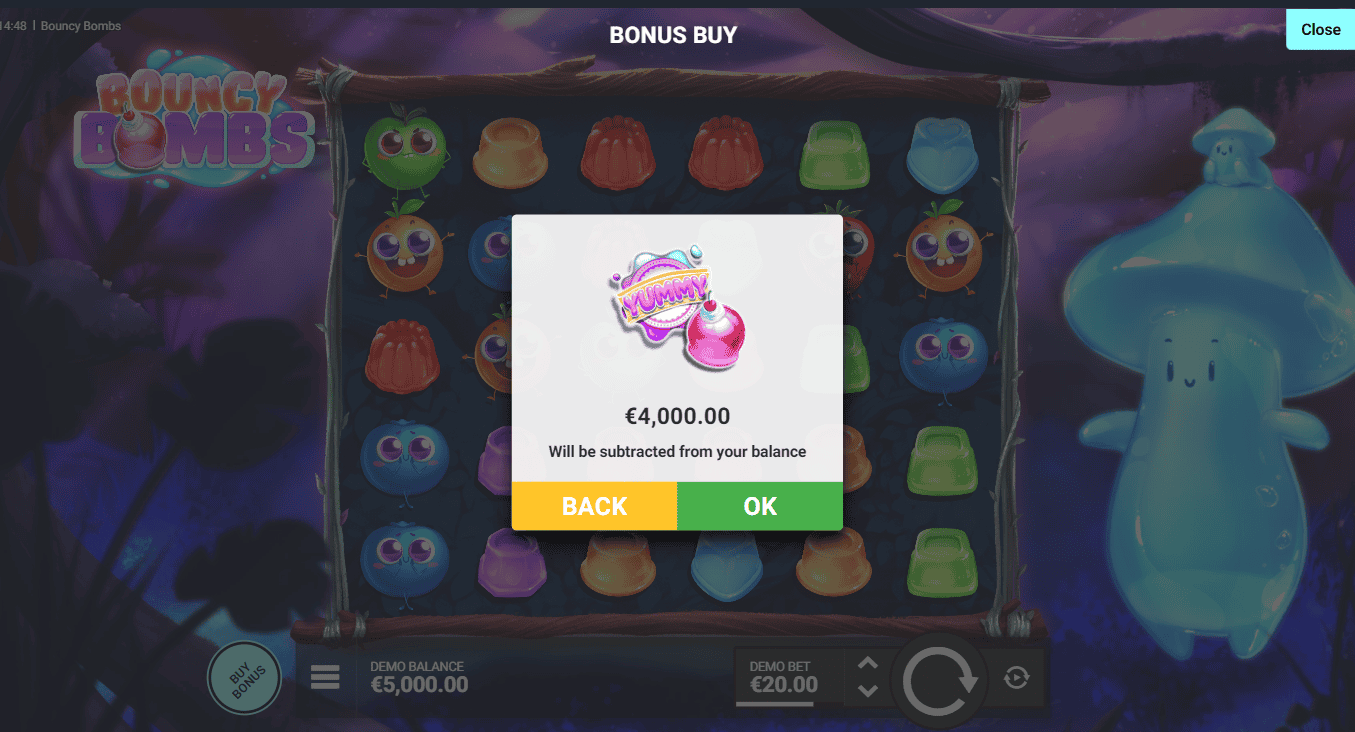
Task: Open the game menu with the hamburger icon
Action: pos(324,677)
